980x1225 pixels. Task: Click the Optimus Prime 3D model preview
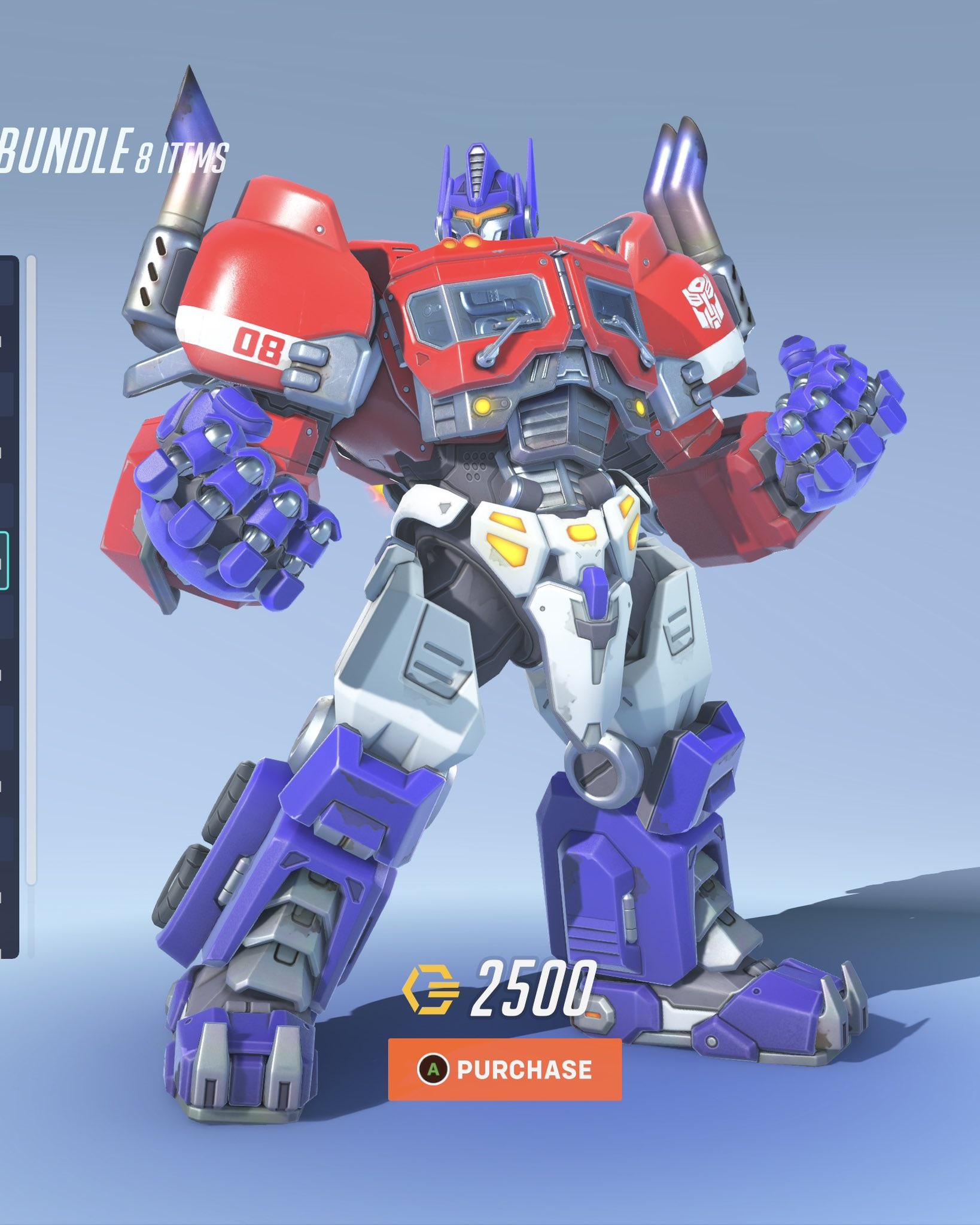point(509,598)
